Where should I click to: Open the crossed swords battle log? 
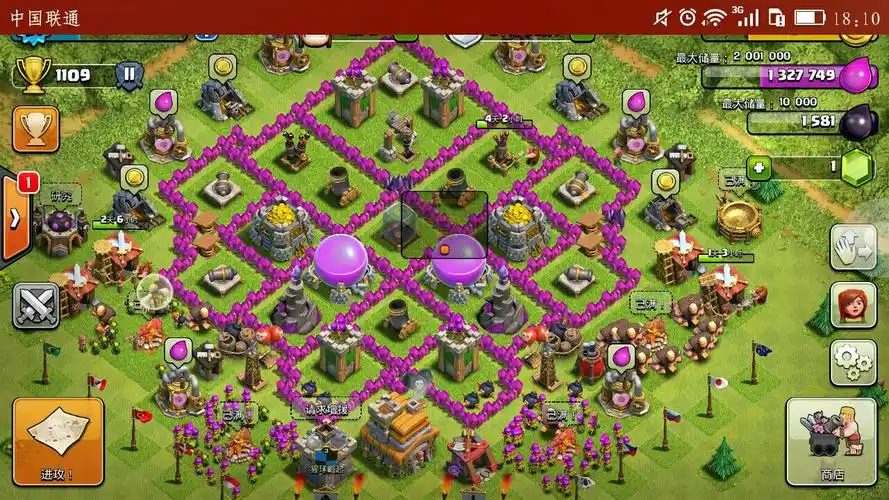pos(35,306)
